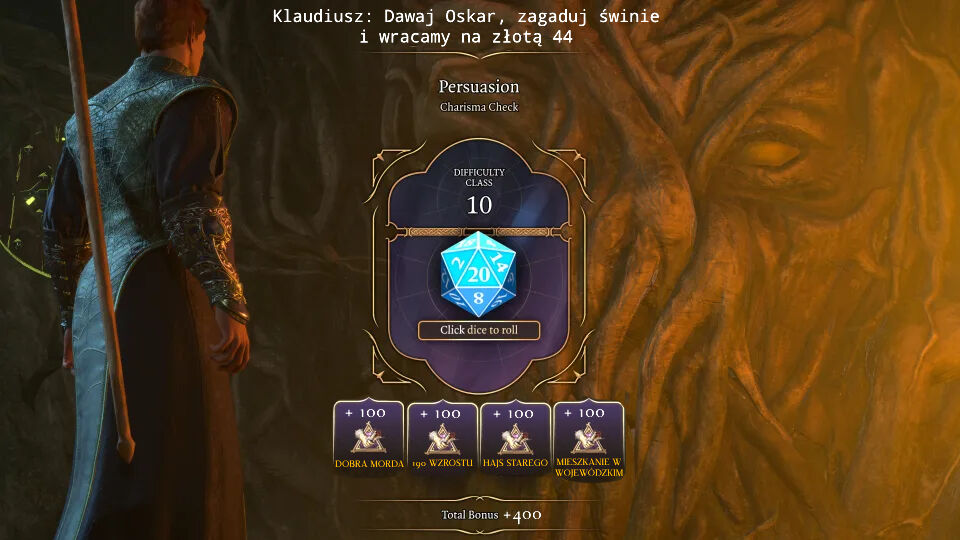
Task: Choose the 190 Wzrostu bonus card
Action: tap(442, 438)
